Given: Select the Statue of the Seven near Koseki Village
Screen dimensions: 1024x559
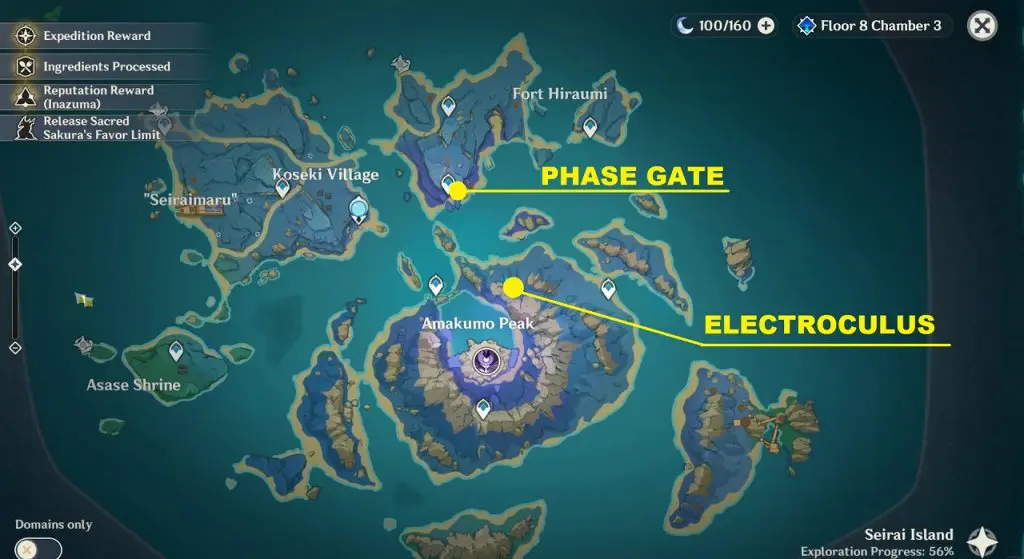Looking at the screenshot, I should coord(358,209).
